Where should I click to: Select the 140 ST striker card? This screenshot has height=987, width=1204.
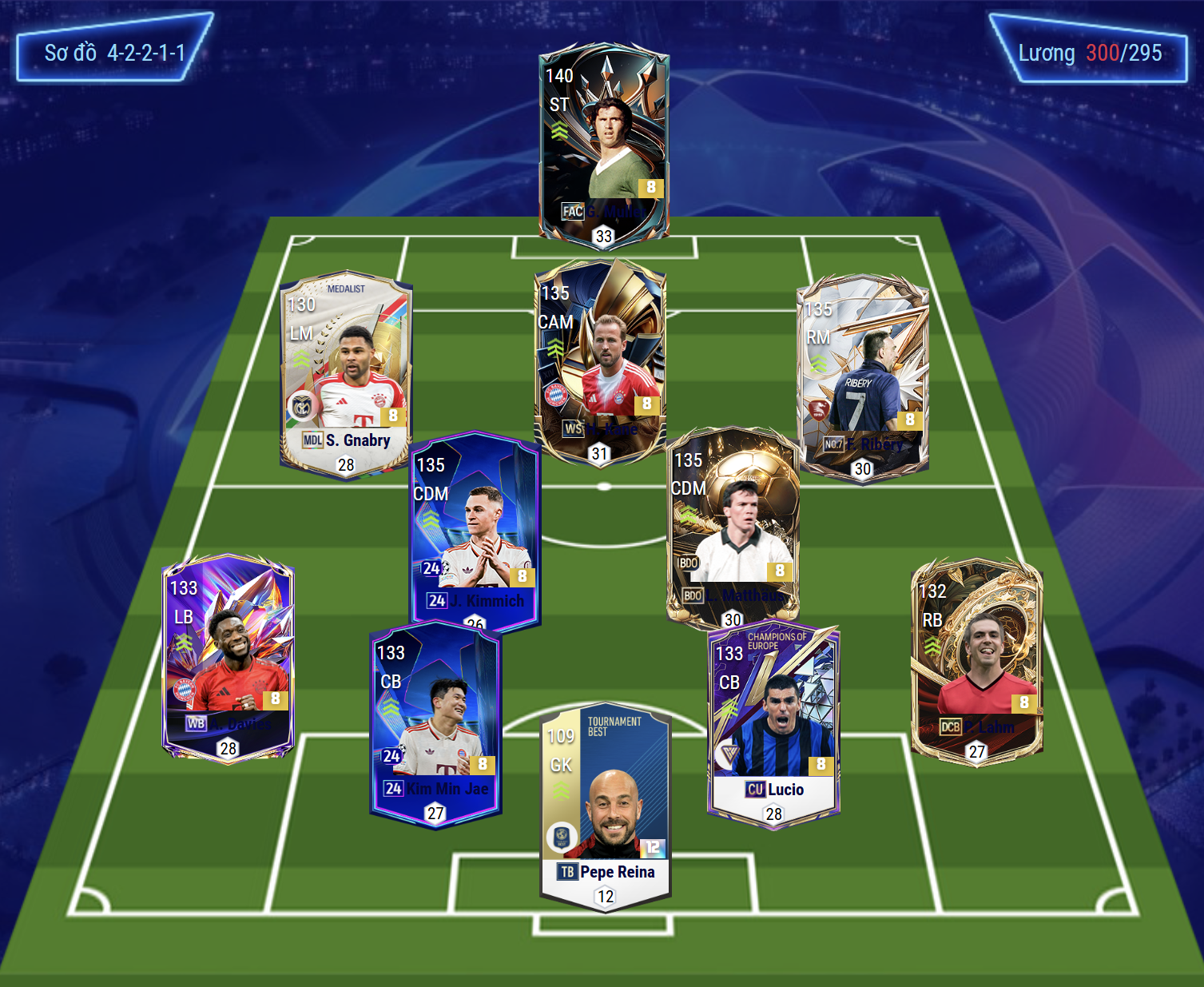coord(603,144)
